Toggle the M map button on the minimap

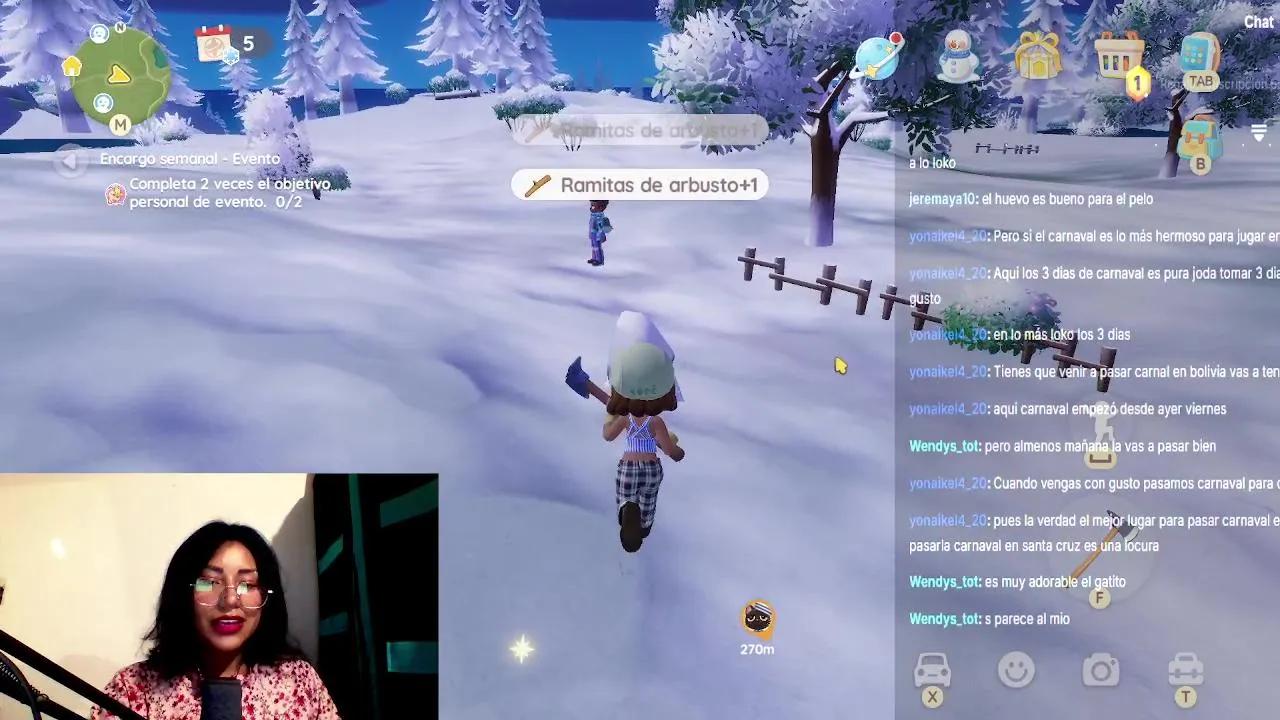click(120, 124)
